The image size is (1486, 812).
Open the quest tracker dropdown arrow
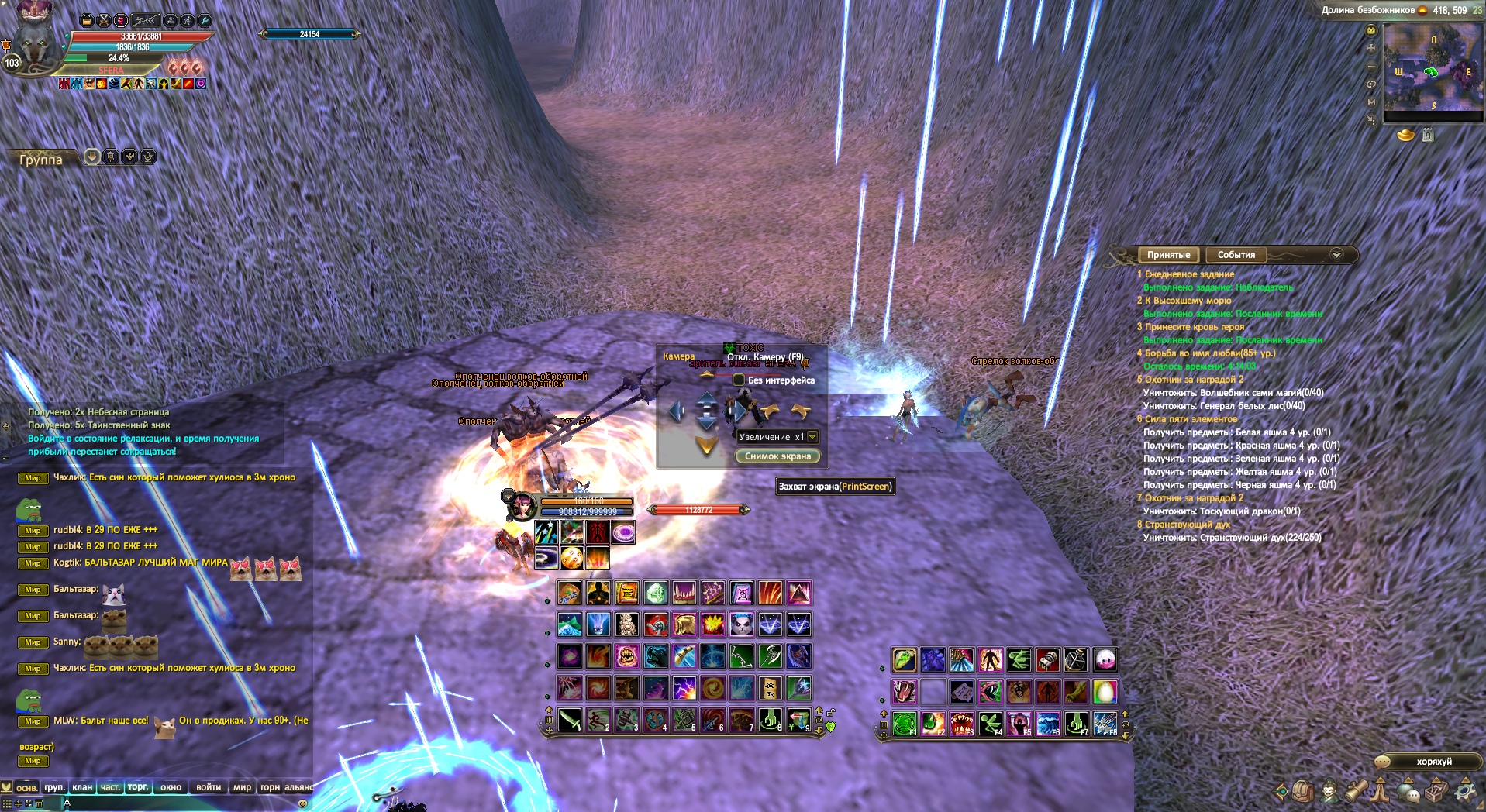pyautogui.click(x=1336, y=254)
